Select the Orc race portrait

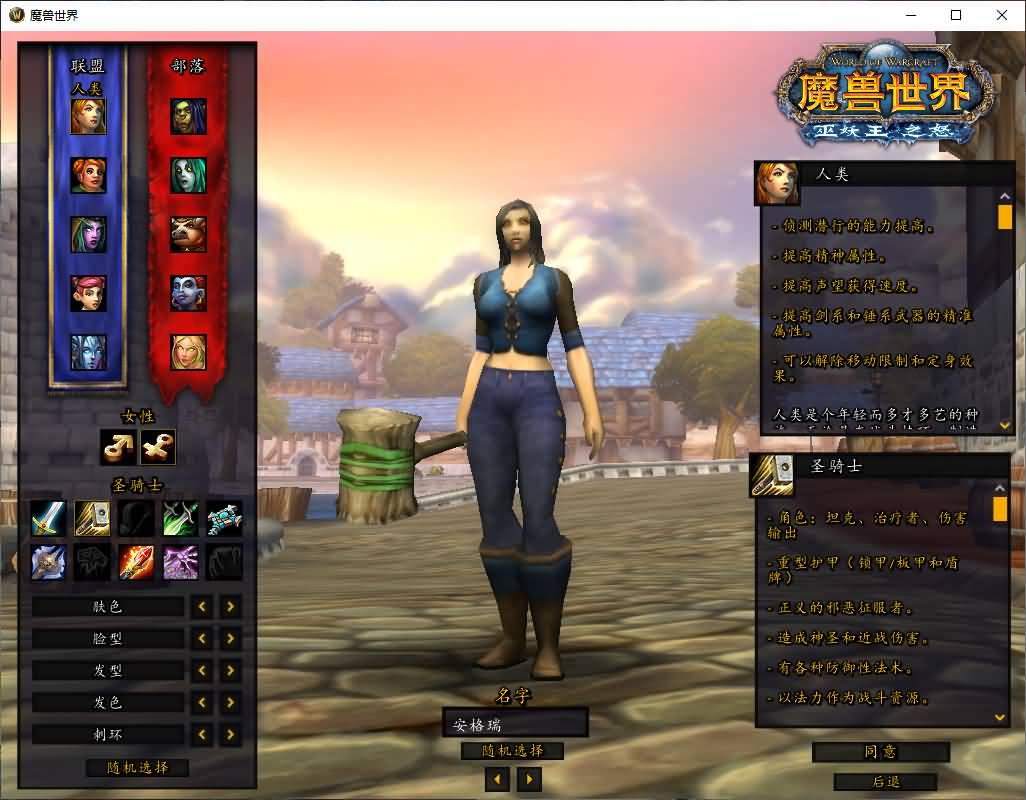pos(188,117)
